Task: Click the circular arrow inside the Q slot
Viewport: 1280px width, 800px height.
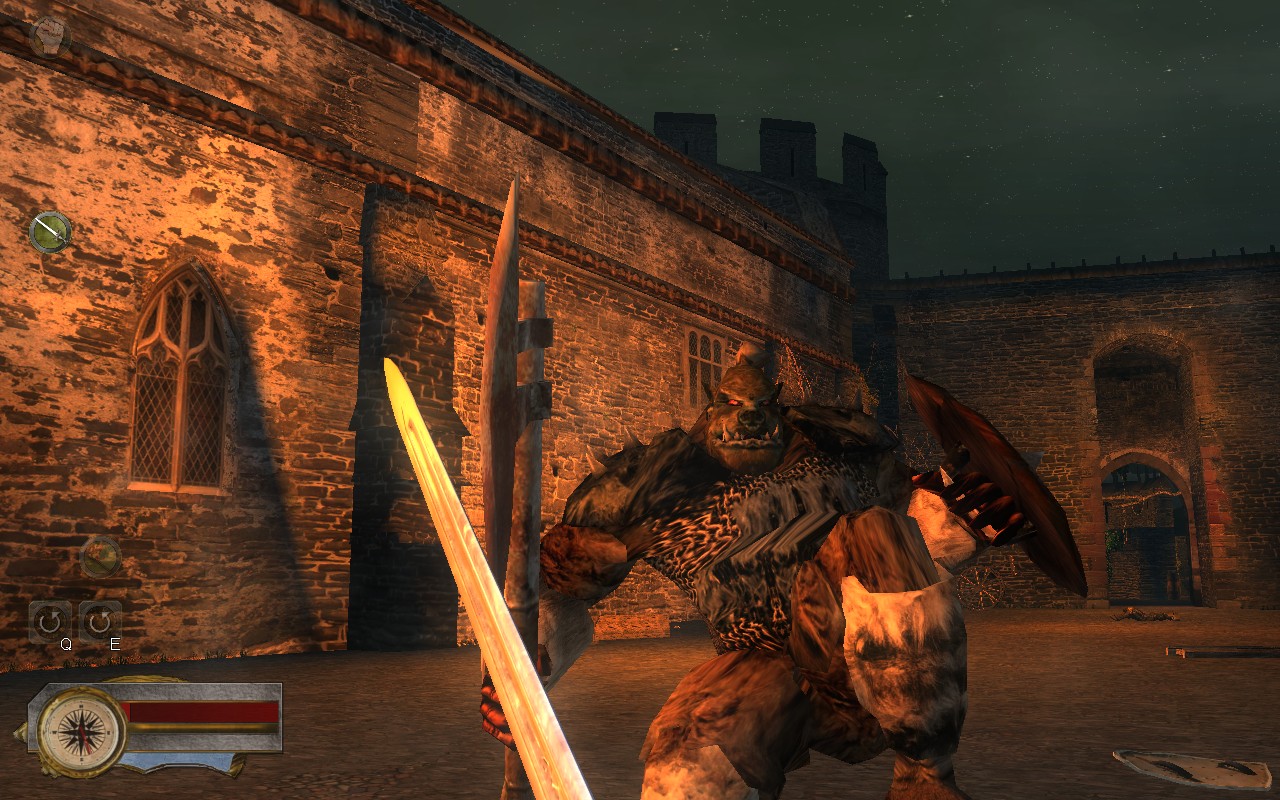Action: 48,618
